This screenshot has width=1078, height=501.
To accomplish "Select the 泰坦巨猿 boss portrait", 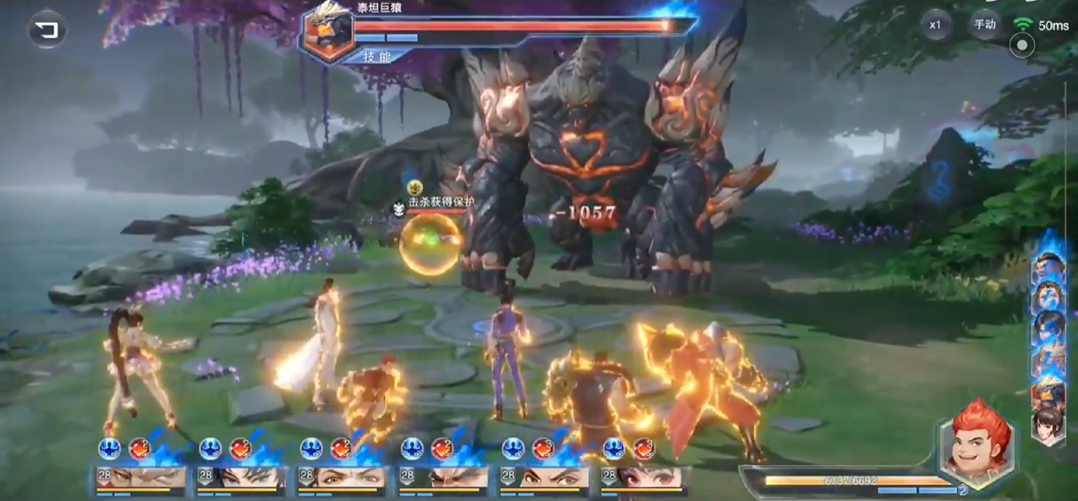I will (x=326, y=31).
